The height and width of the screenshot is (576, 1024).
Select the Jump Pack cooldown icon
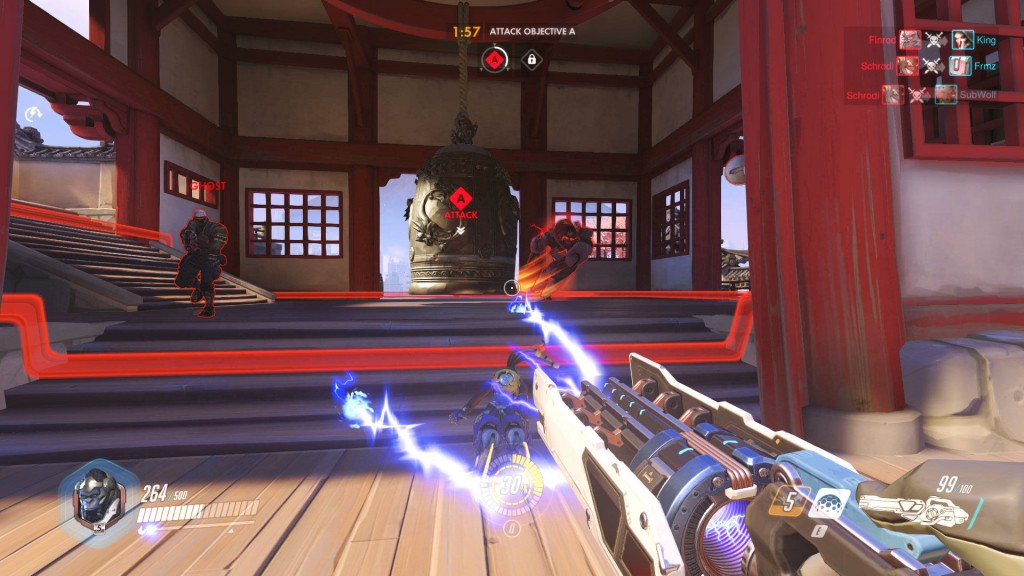(x=789, y=500)
